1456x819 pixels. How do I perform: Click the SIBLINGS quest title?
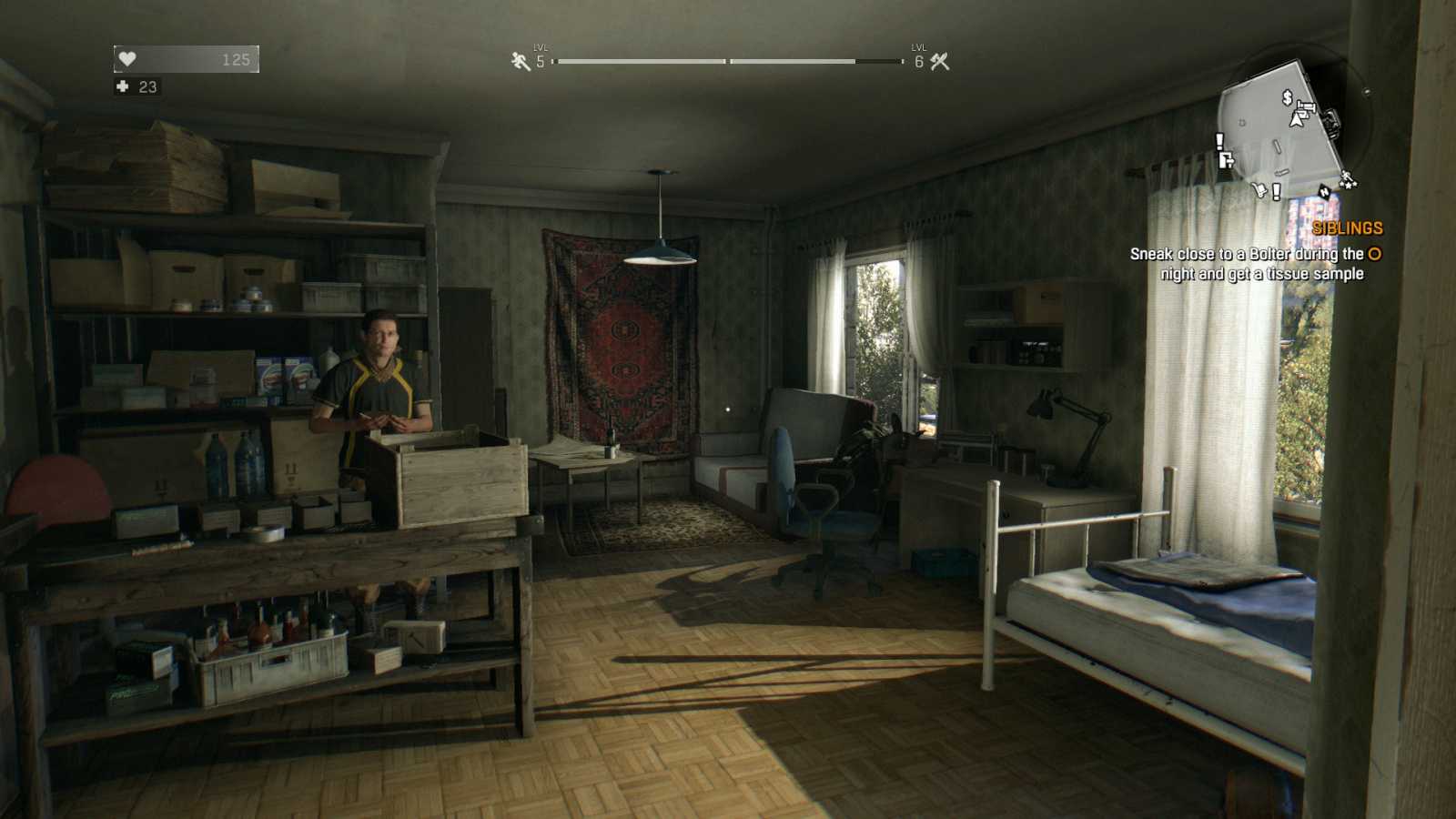coord(1348,228)
